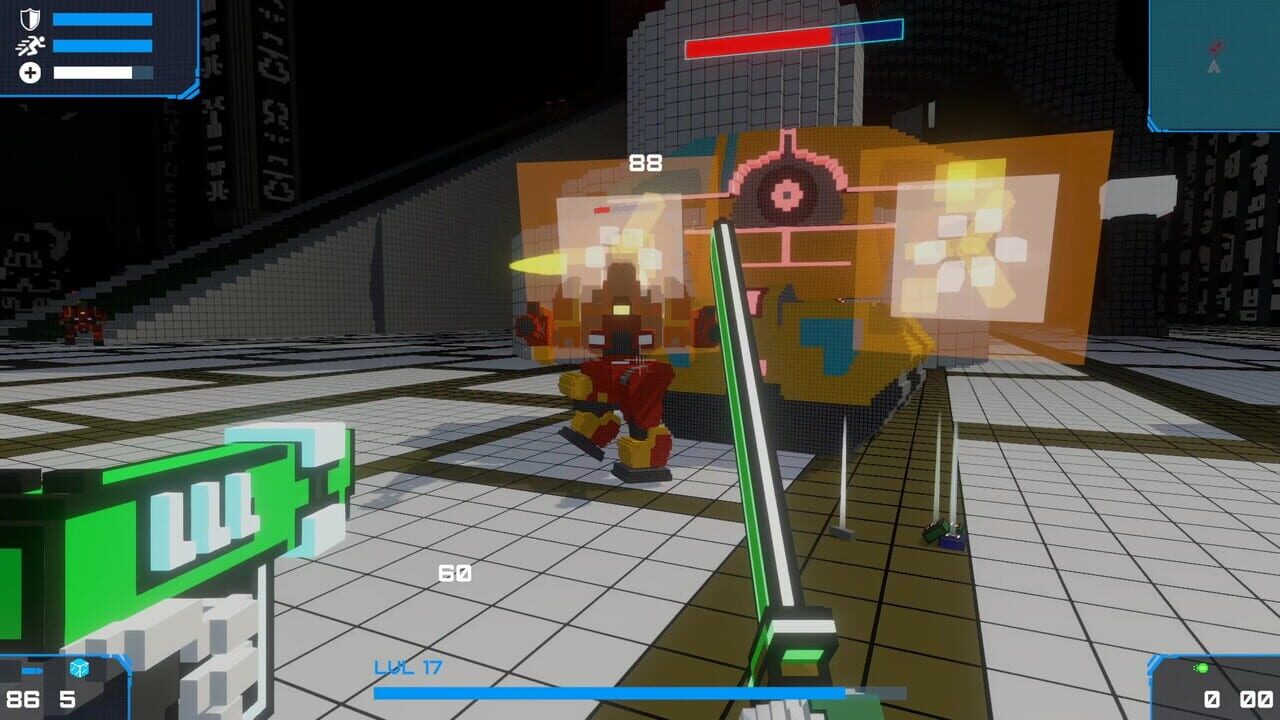This screenshot has width=1280, height=720.
Task: Select the blue ammo cube icon
Action: coord(78,667)
